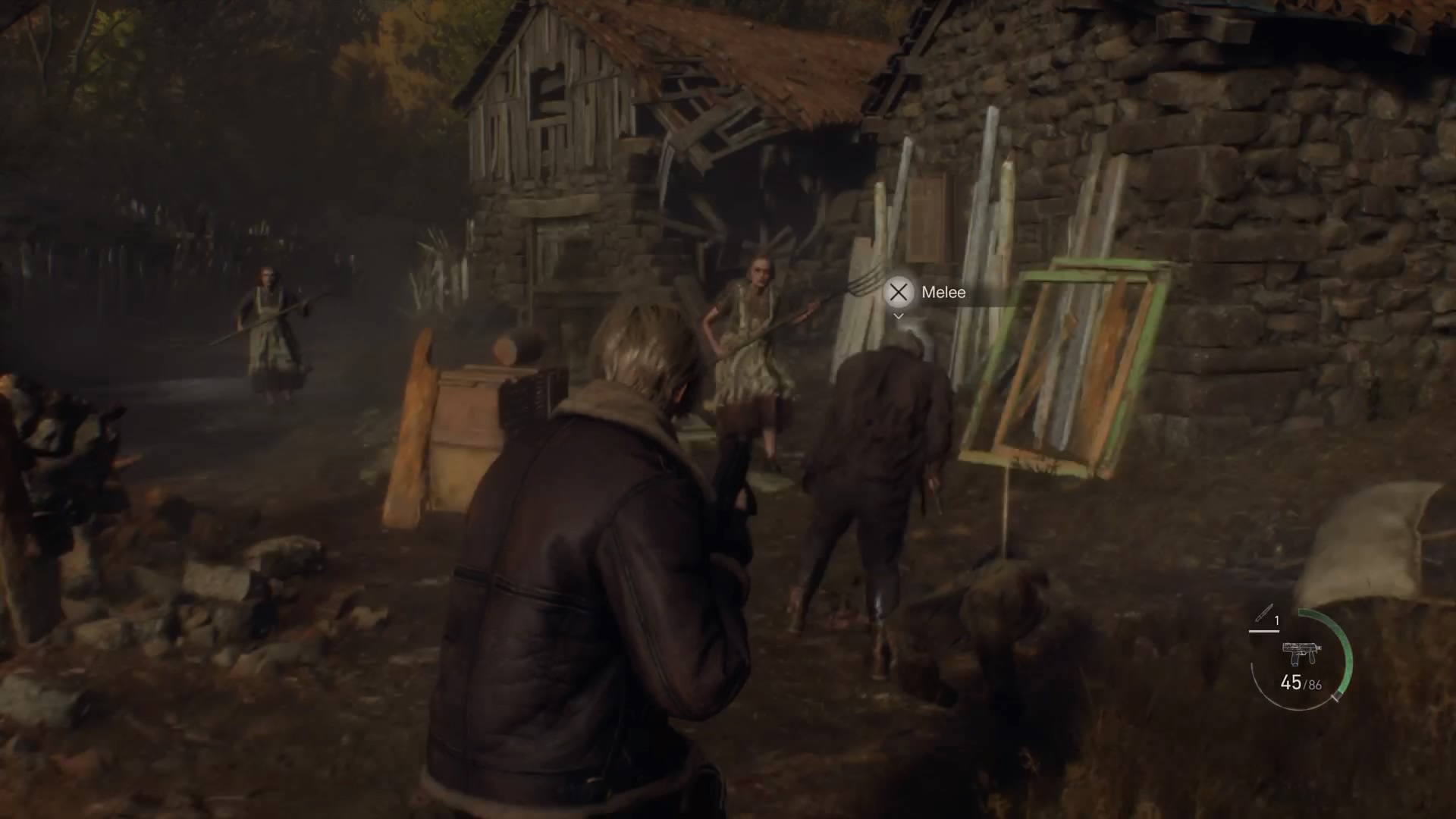This screenshot has width=1456, height=819.
Task: Click the end cap of the health arc
Action: tap(1336, 698)
